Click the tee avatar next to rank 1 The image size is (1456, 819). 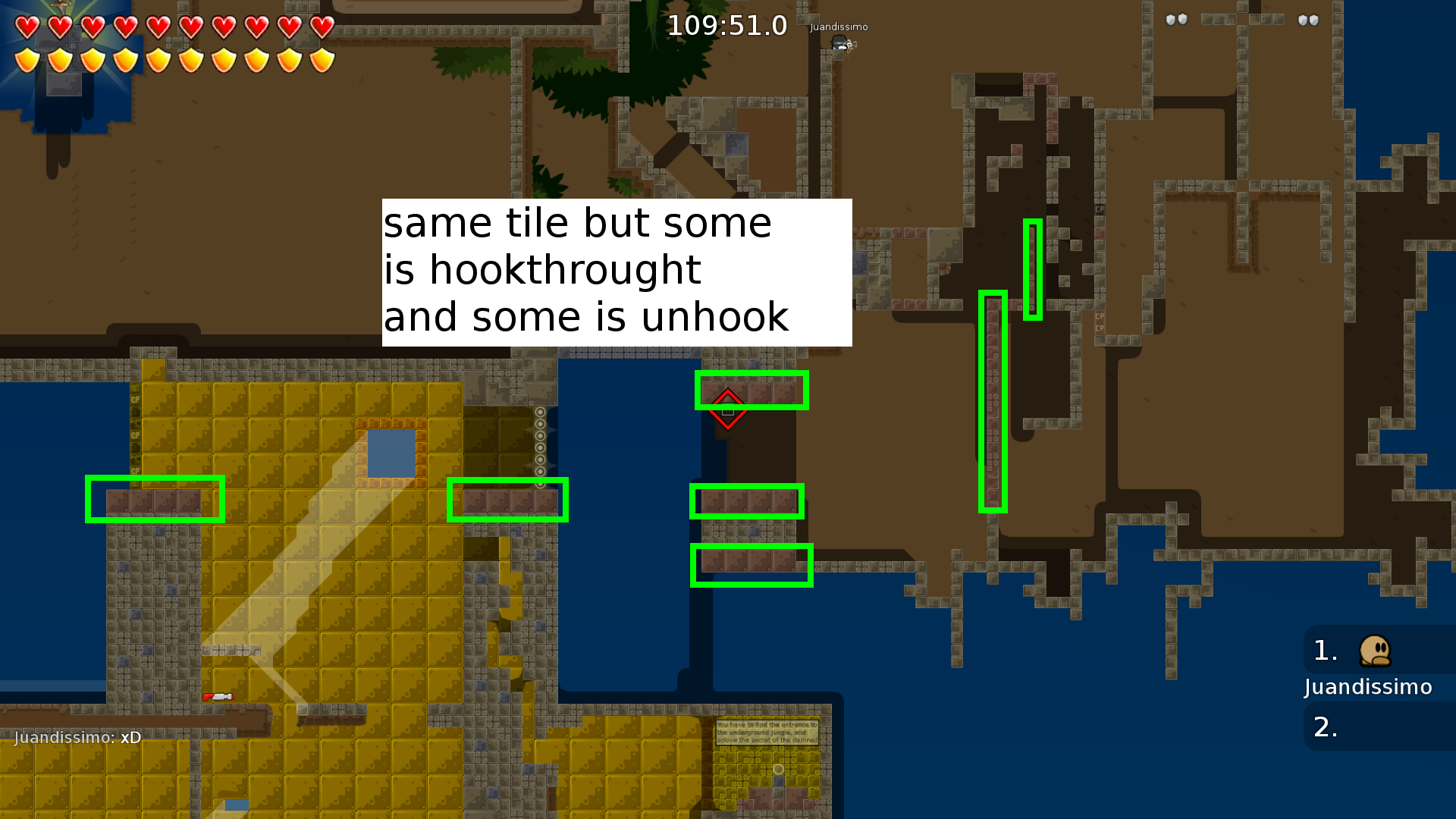click(x=1374, y=651)
